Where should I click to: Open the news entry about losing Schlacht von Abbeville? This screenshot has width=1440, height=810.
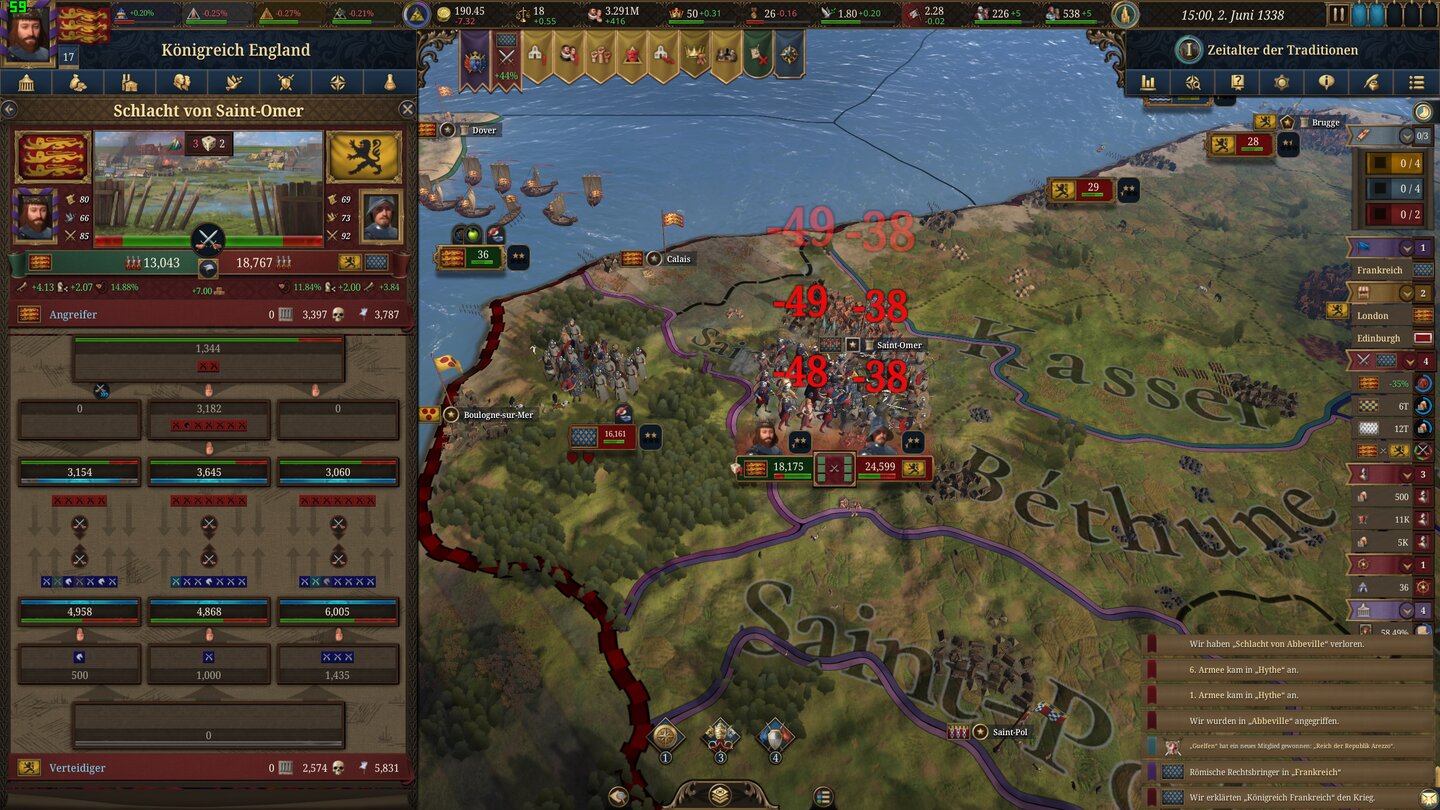click(1300, 644)
